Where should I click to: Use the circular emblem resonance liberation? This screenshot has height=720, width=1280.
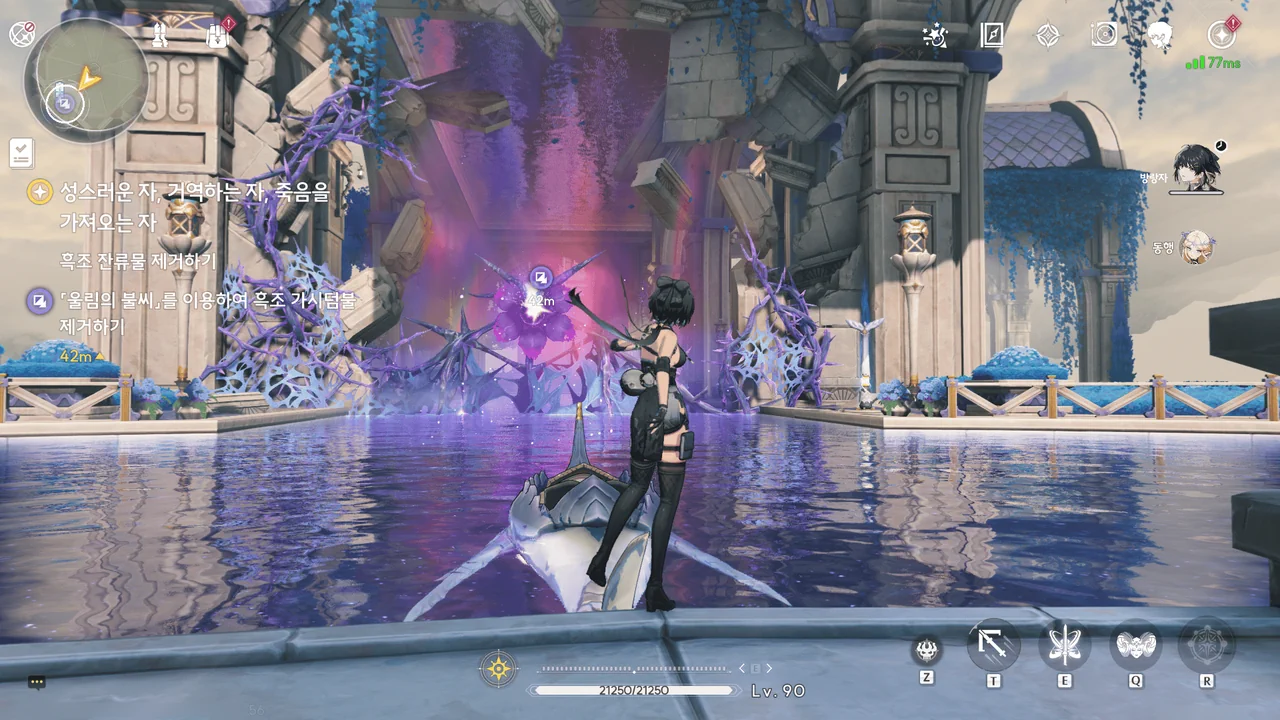pos(1206,646)
